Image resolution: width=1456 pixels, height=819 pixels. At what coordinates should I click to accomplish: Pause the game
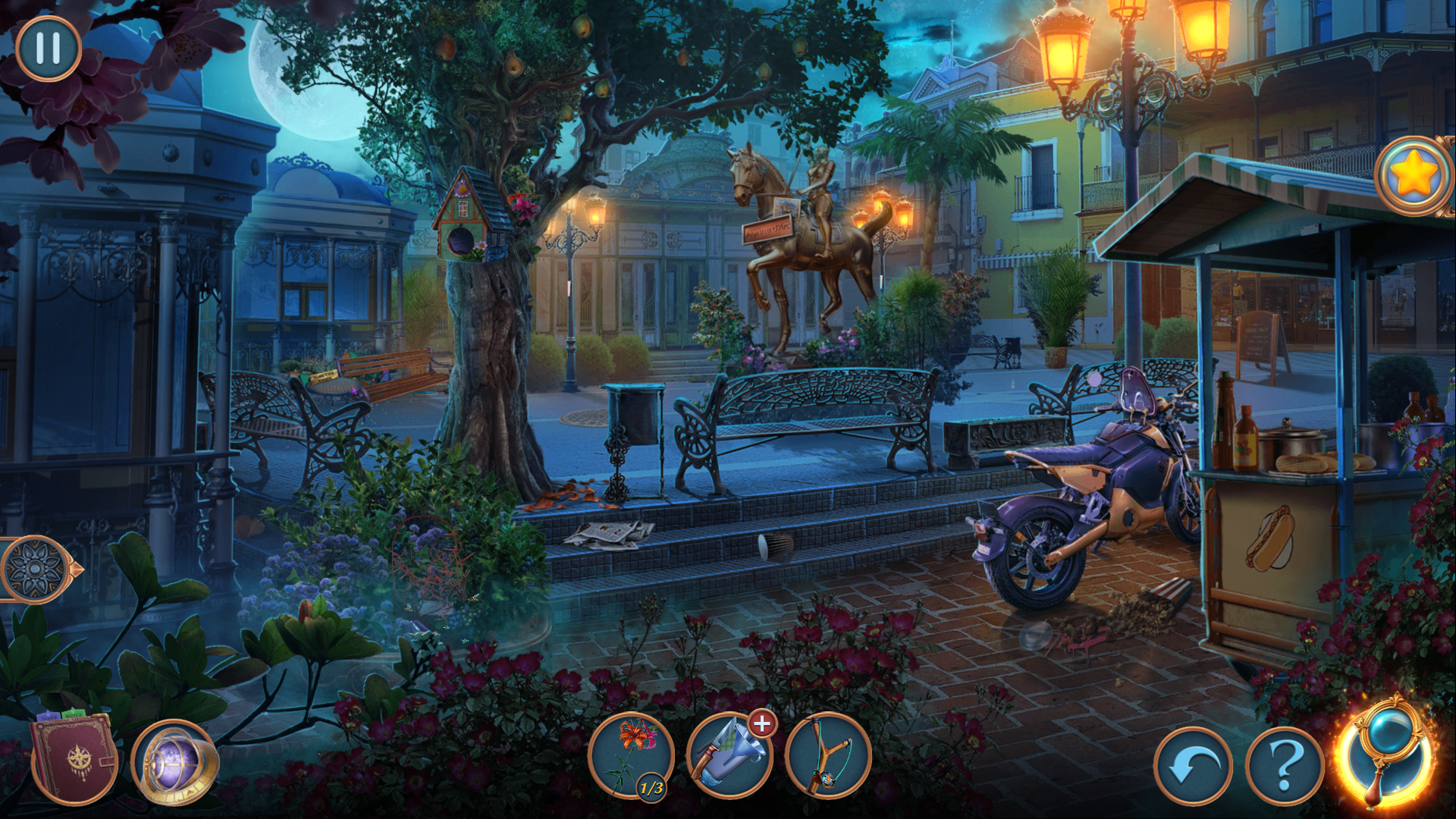click(x=48, y=49)
